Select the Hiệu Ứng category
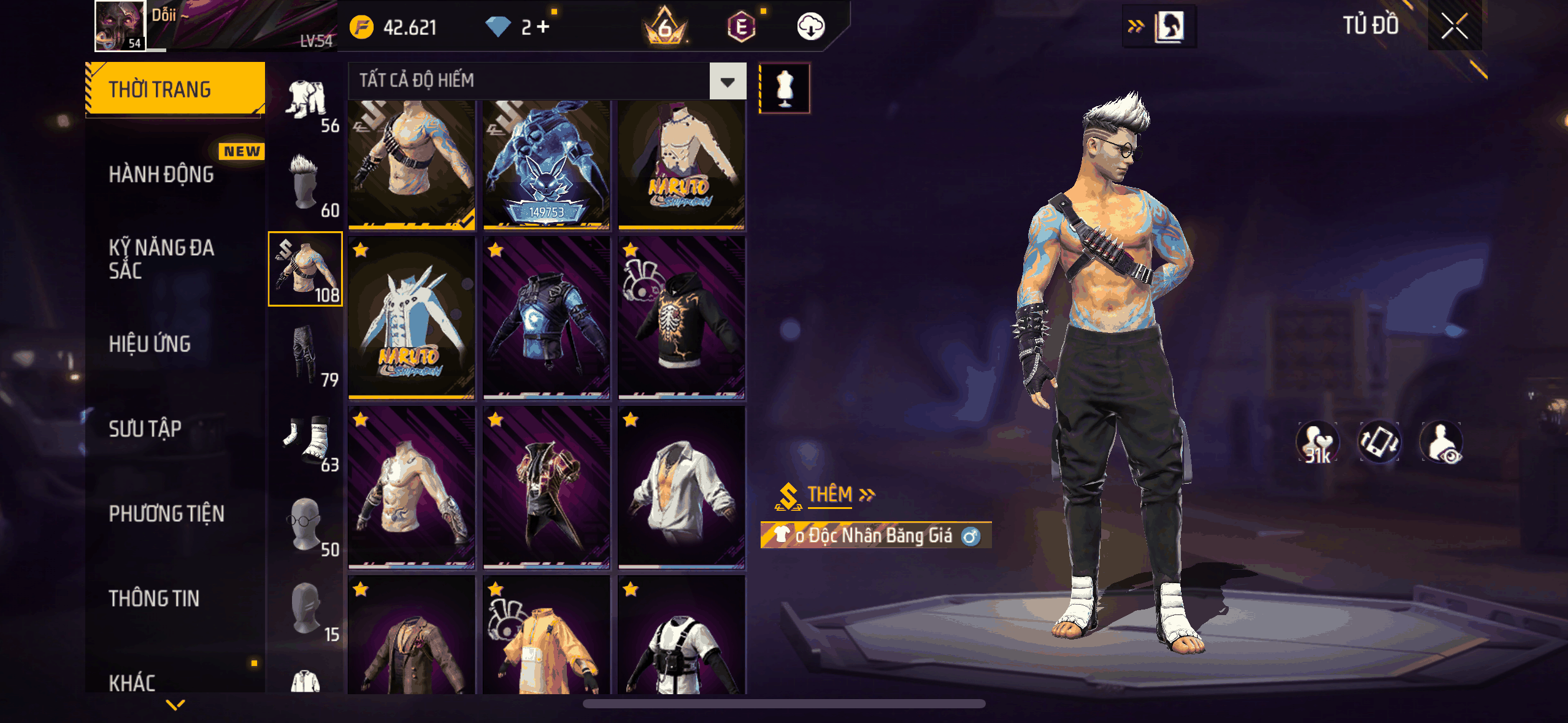Image resolution: width=1568 pixels, height=723 pixels. pyautogui.click(x=150, y=344)
